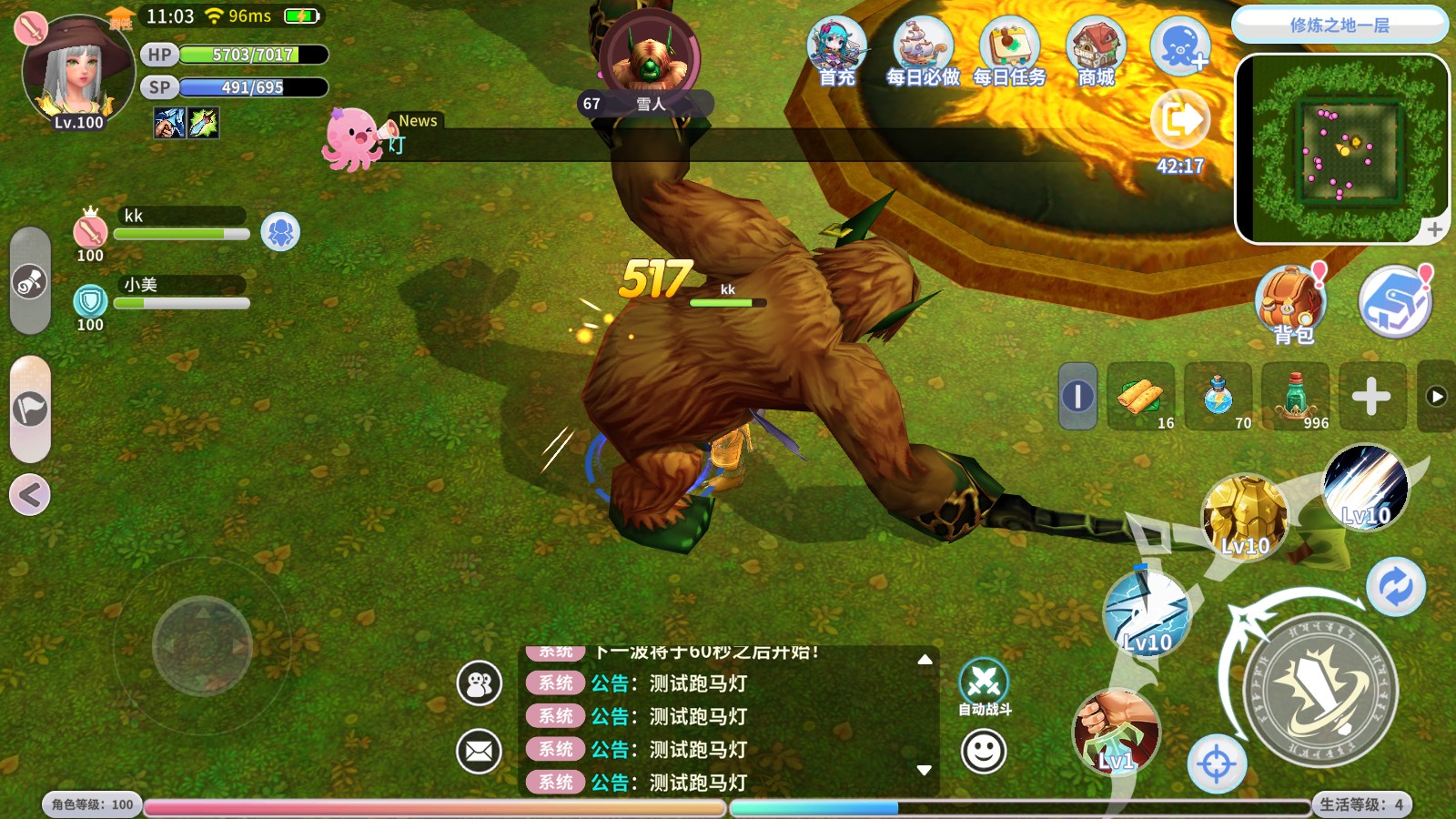1456x819 pixels.
Task: Use the scroll item with 16 count
Action: pyautogui.click(x=1141, y=397)
